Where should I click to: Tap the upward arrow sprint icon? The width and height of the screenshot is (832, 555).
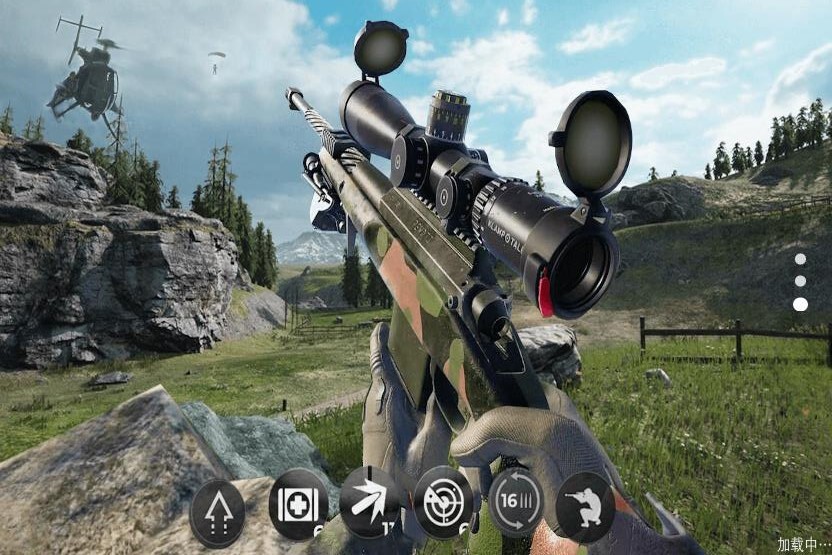coord(217,513)
